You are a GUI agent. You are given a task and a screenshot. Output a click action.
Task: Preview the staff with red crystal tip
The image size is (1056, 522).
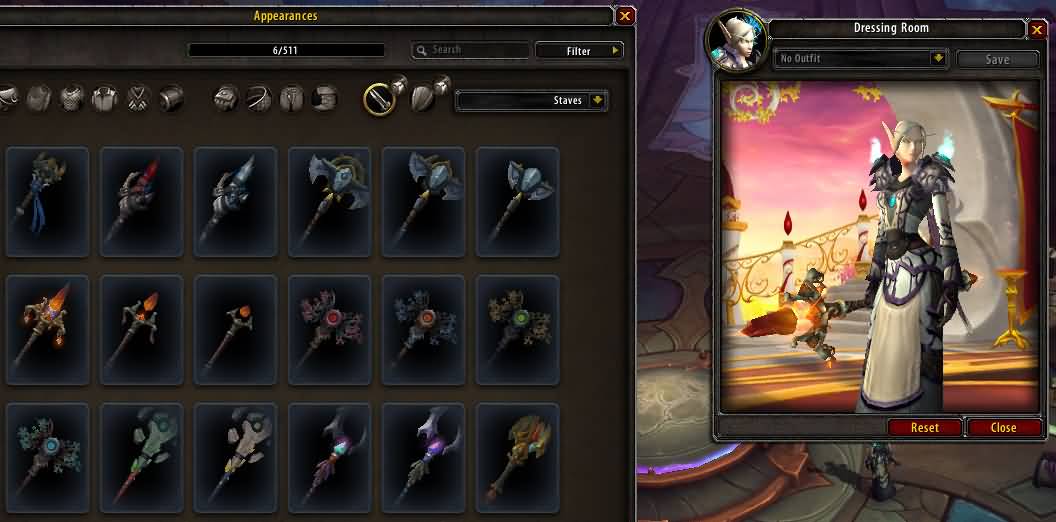pyautogui.click(x=141, y=202)
